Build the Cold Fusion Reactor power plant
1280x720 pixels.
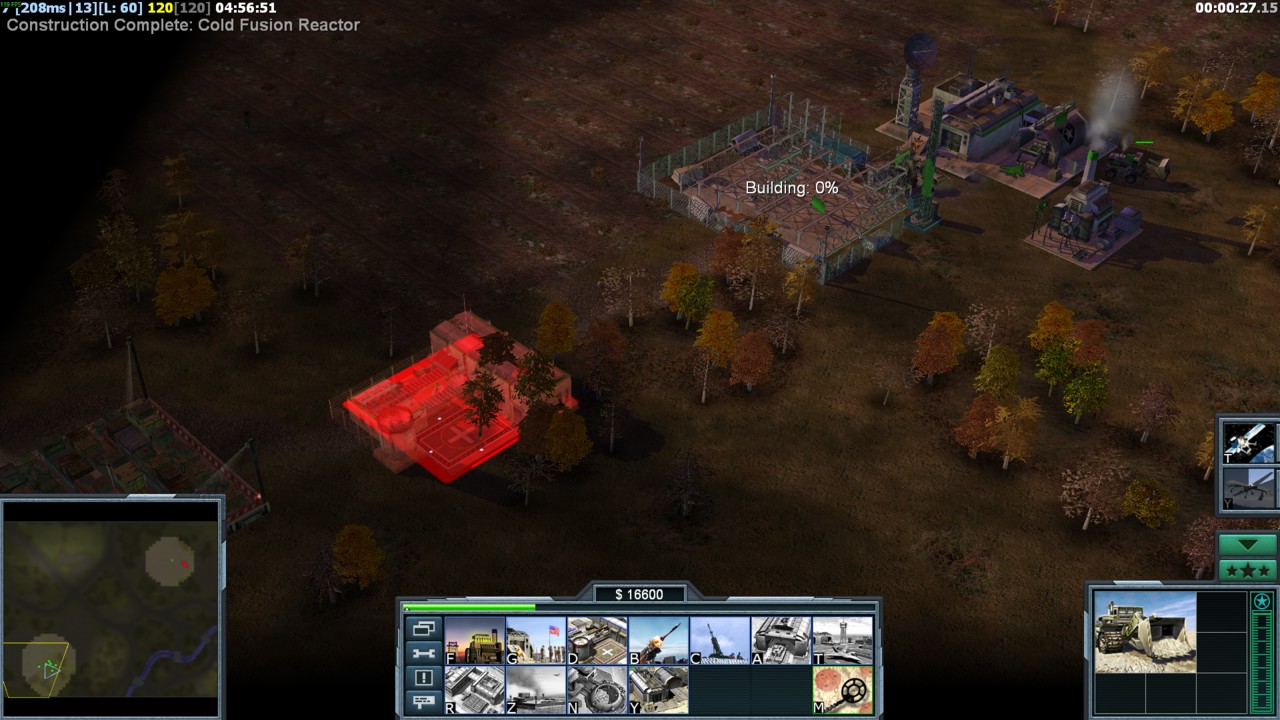(474, 640)
